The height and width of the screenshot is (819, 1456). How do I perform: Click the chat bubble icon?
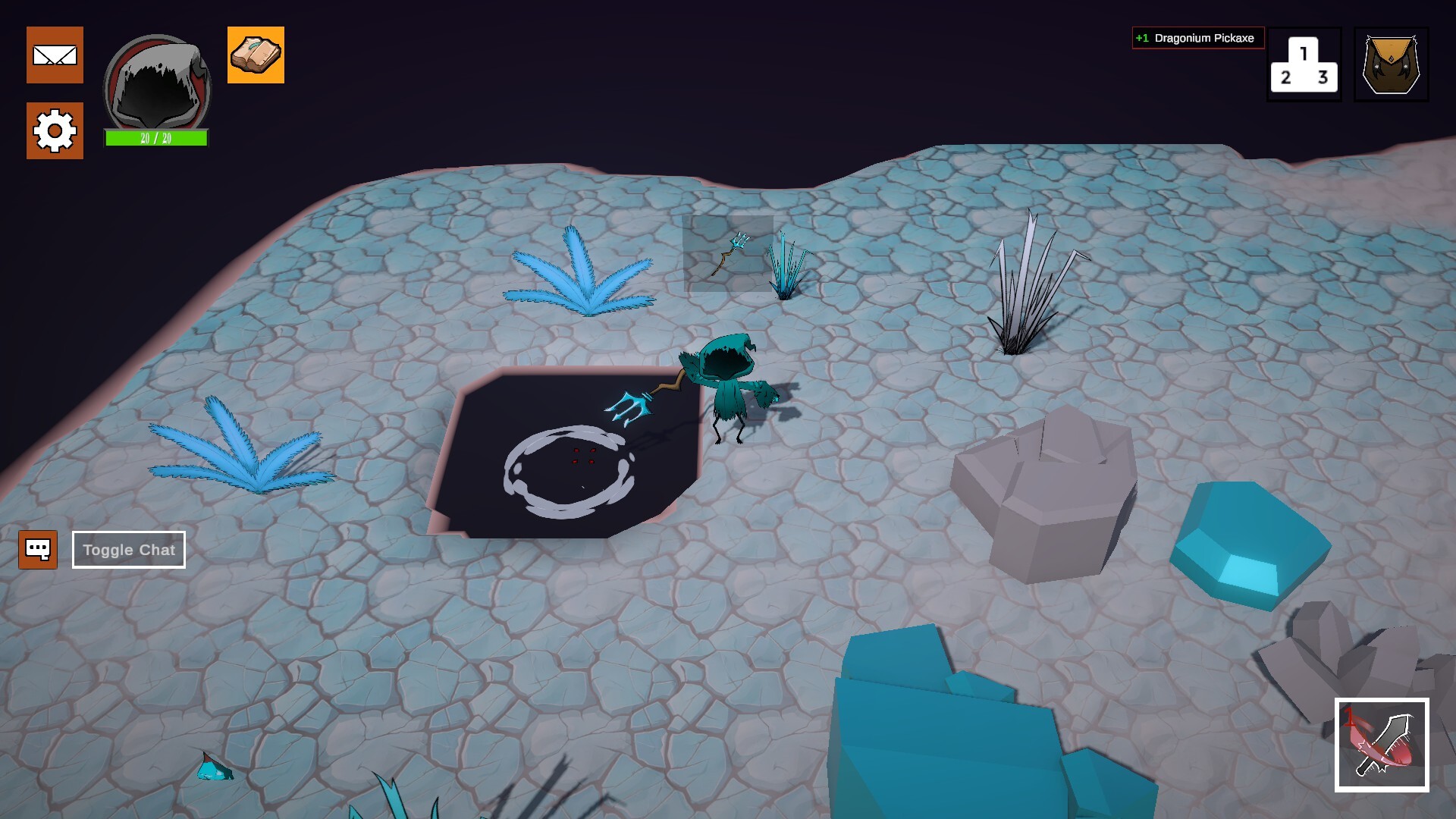point(39,548)
